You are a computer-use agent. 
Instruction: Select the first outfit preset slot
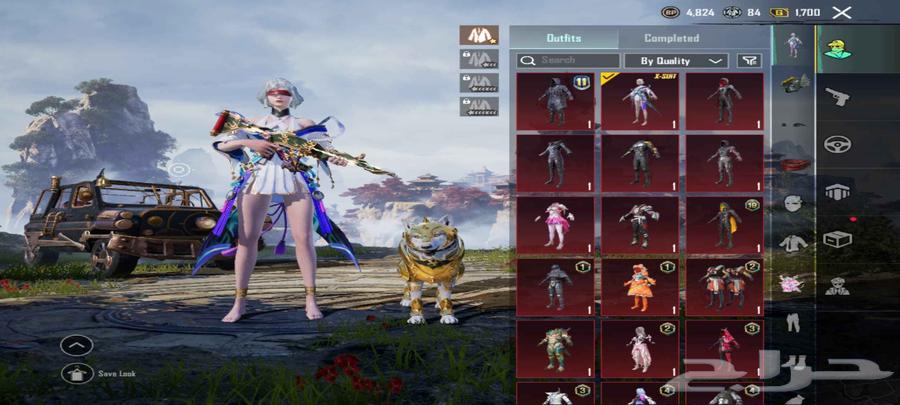[479, 35]
